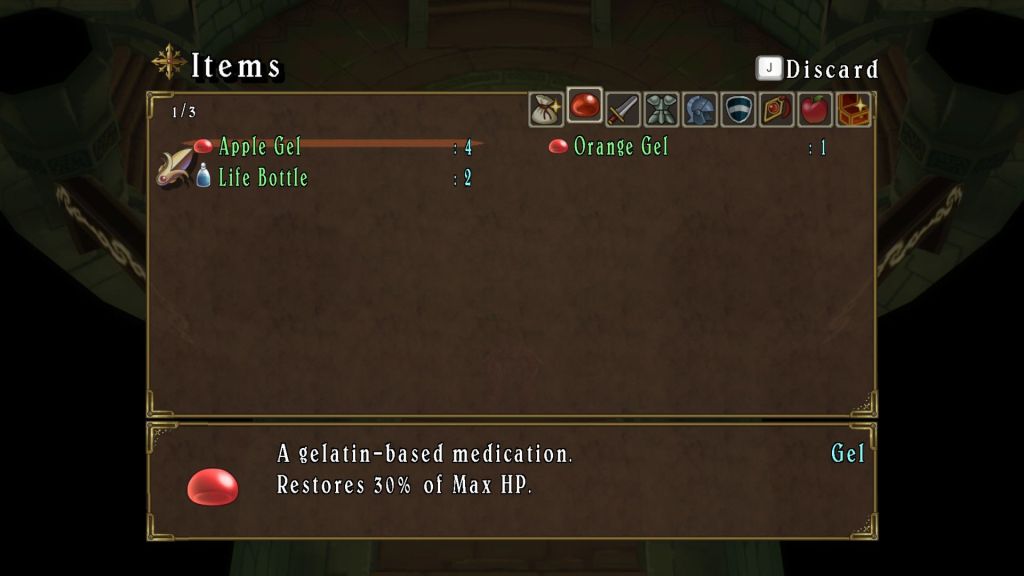The width and height of the screenshot is (1024, 576).
Task: Pick the Life Bottle item
Action: [262, 178]
